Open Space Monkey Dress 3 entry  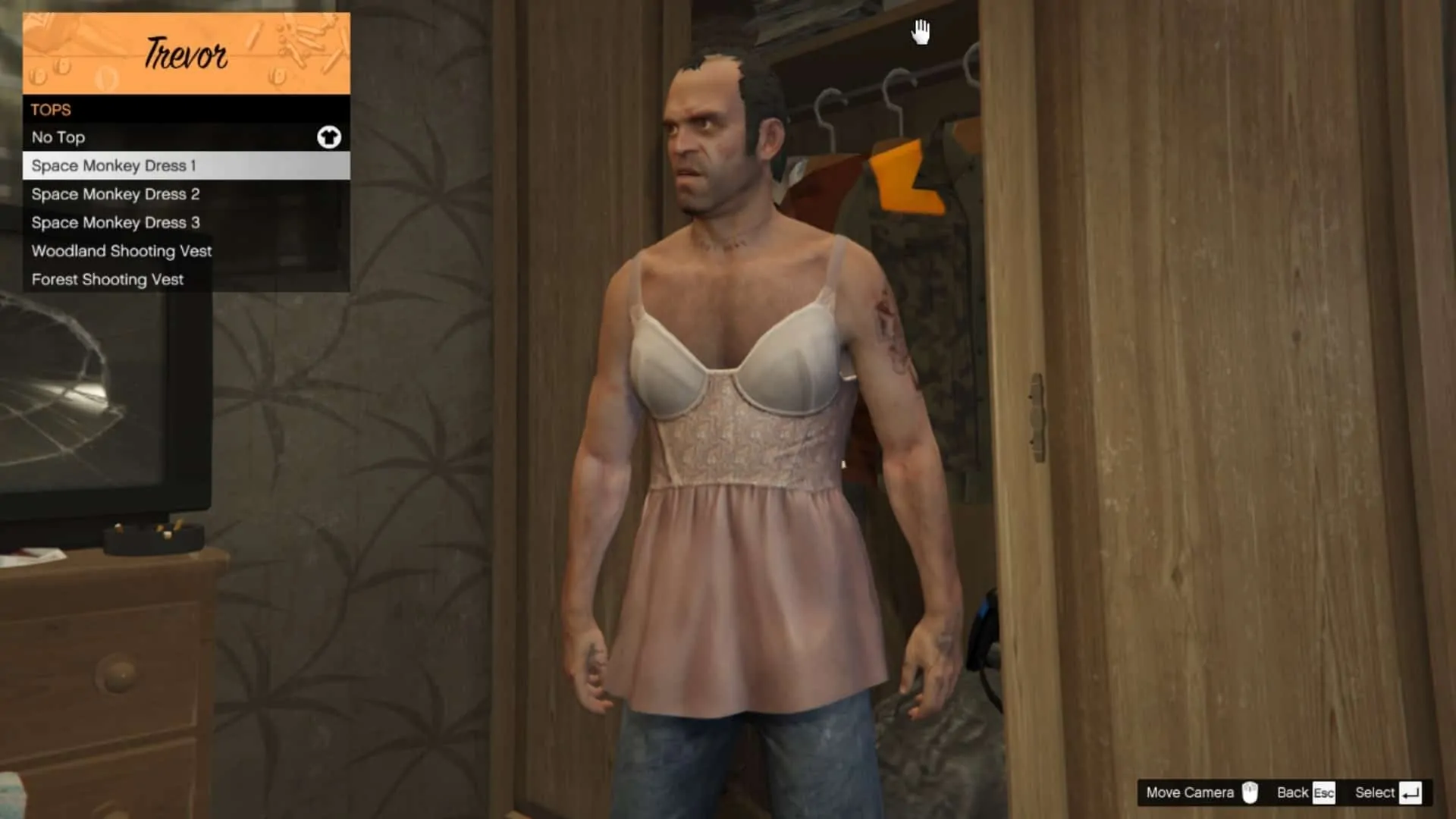[115, 222]
